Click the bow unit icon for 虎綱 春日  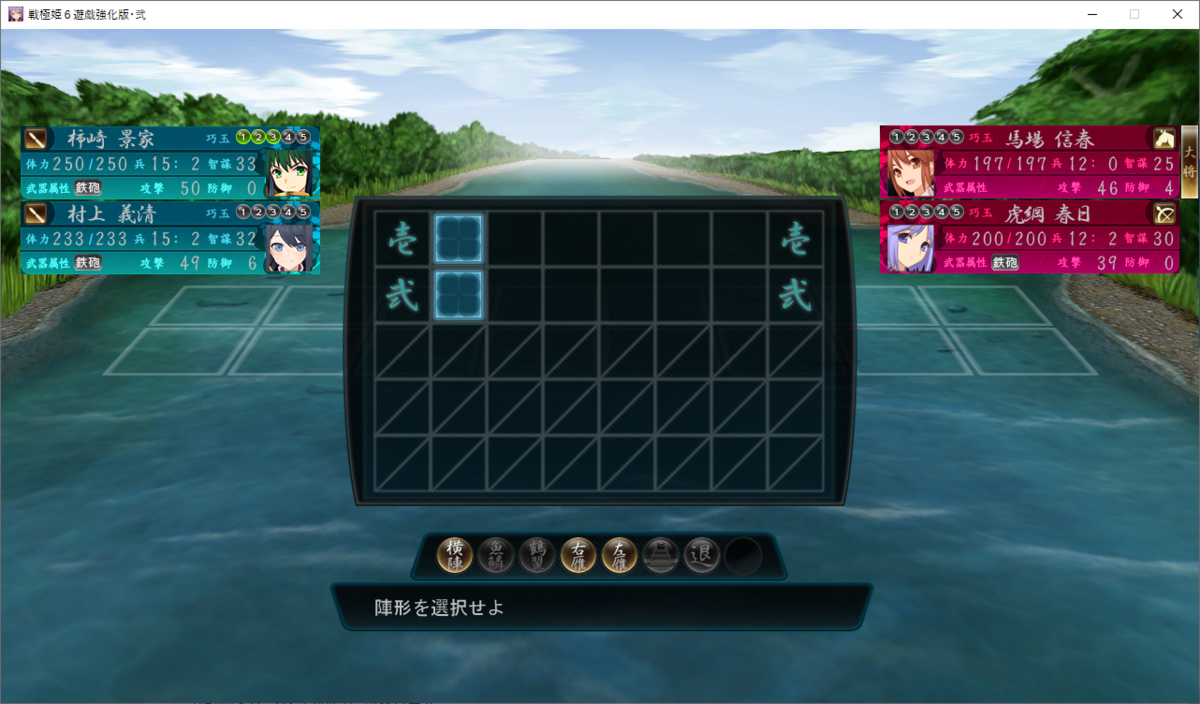click(x=1164, y=213)
